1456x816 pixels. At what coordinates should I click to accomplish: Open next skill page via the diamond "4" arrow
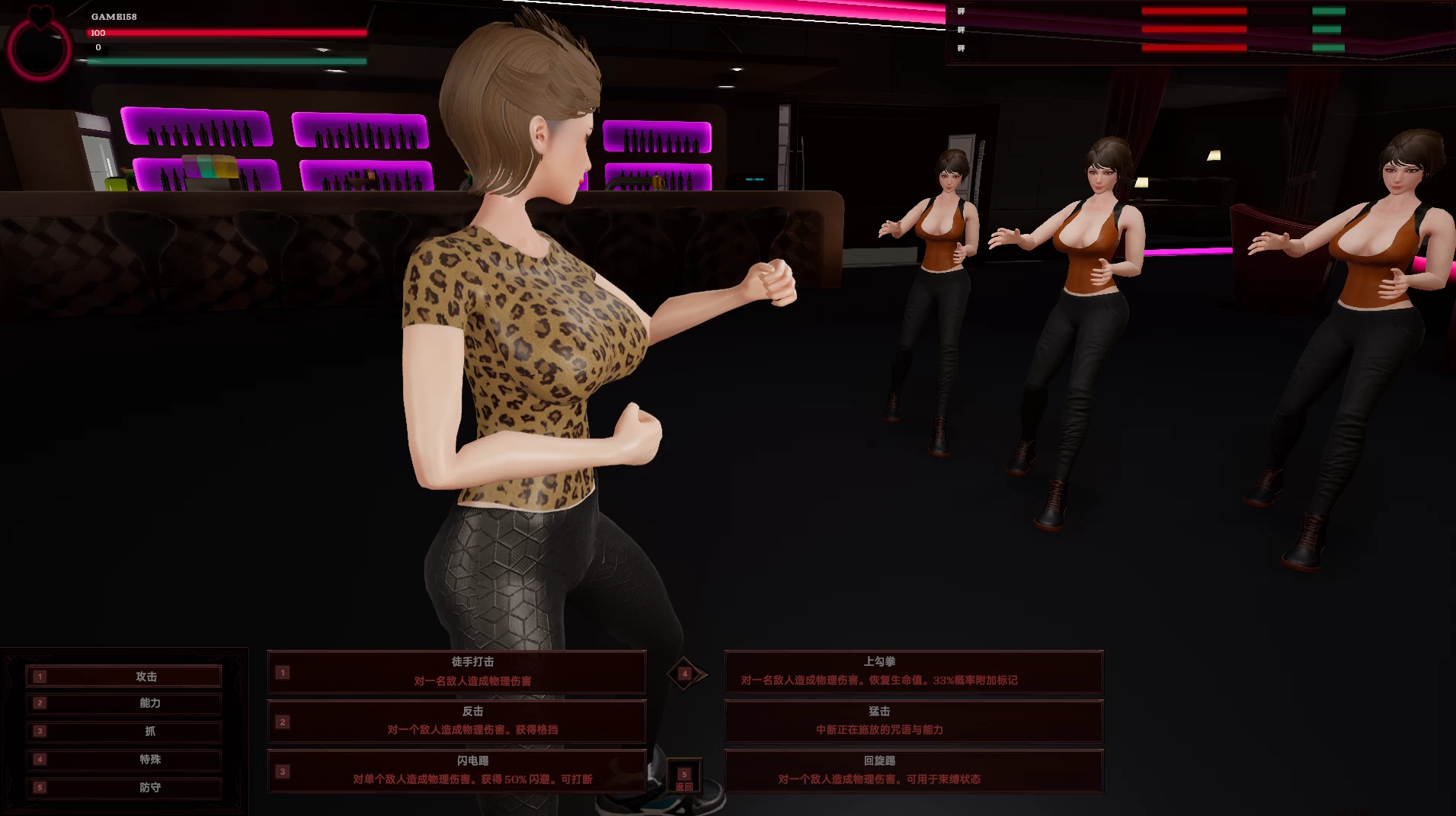tap(685, 674)
